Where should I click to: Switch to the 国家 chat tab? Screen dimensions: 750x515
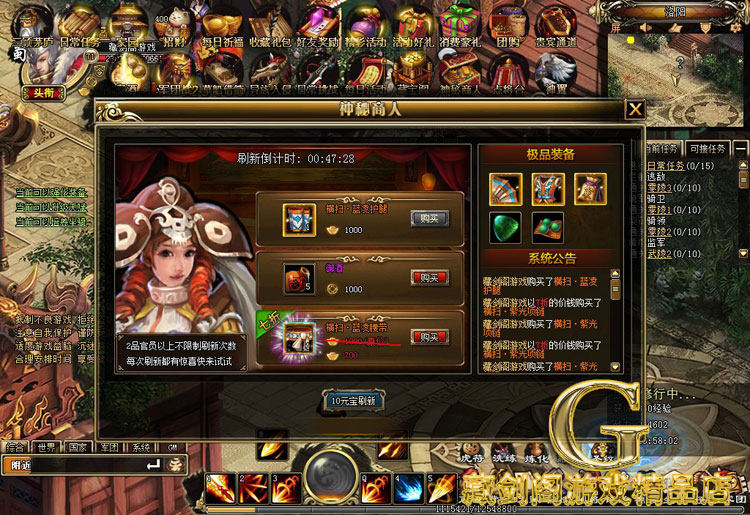click(78, 447)
